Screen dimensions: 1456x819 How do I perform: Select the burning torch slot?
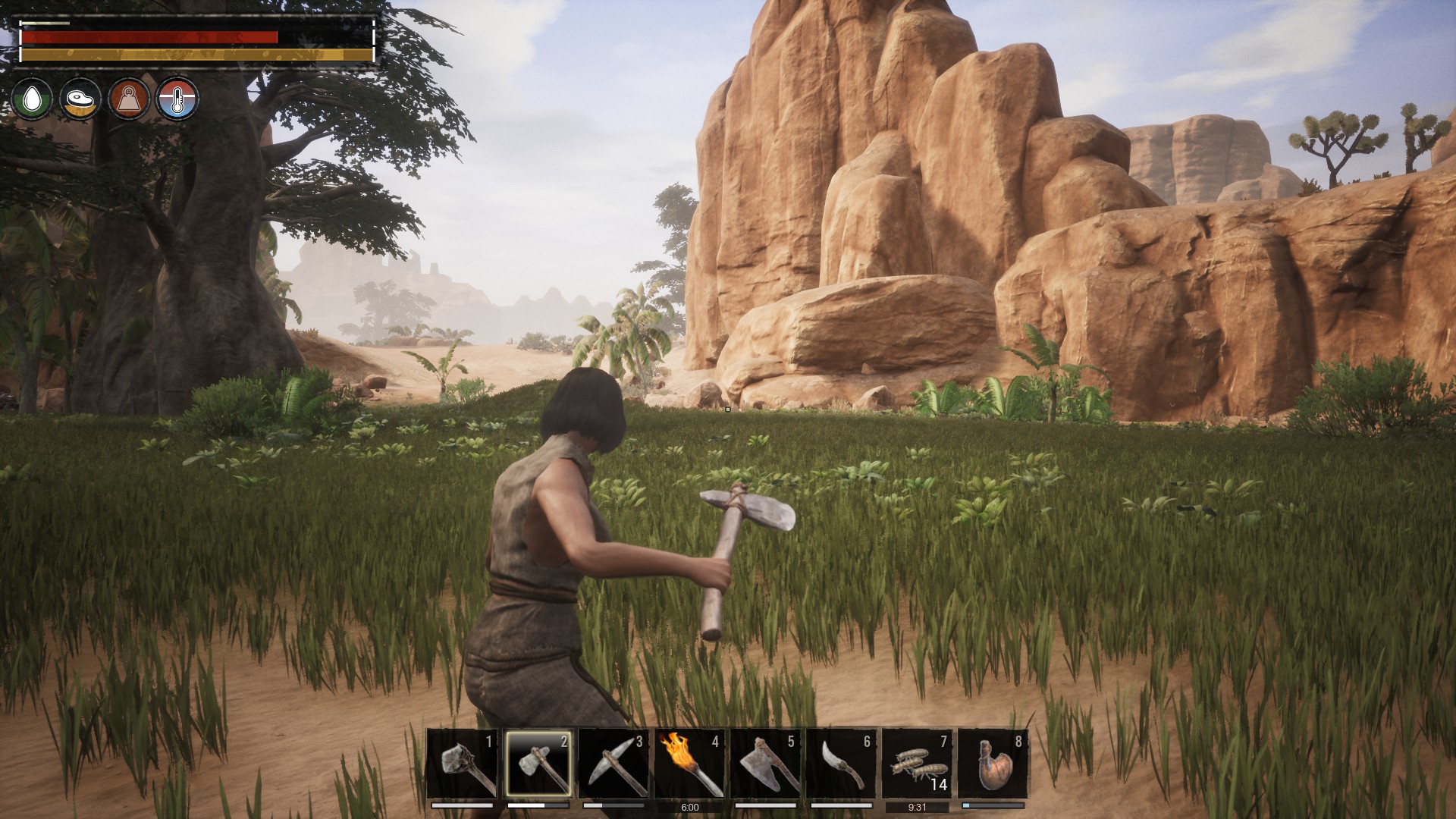coord(689,764)
